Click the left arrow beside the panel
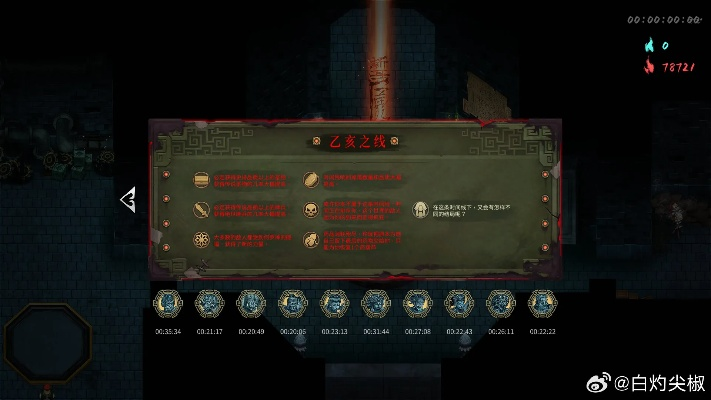The image size is (711, 400). [x=128, y=200]
